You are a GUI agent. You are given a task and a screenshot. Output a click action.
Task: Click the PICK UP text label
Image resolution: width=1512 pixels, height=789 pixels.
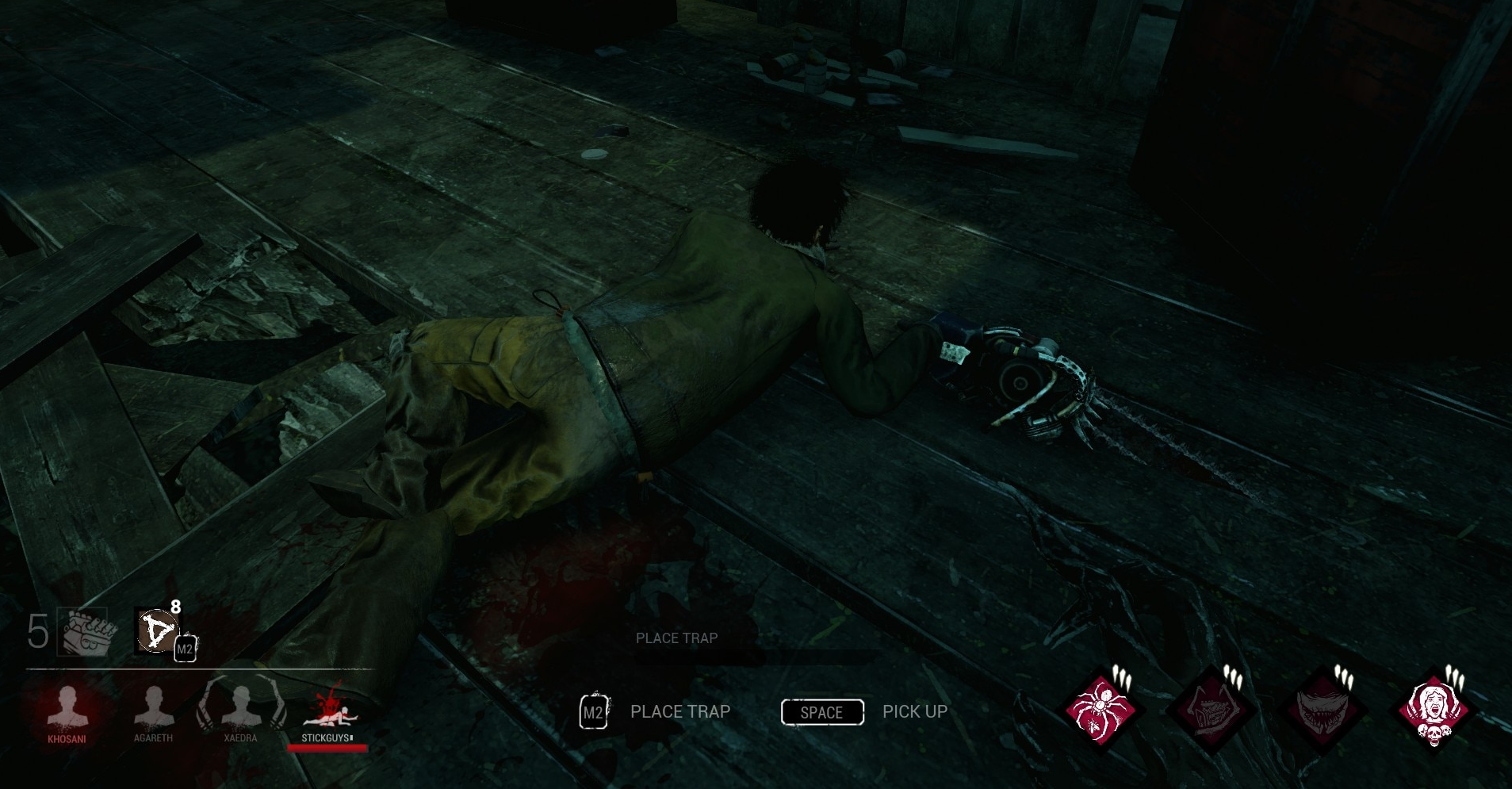(913, 711)
